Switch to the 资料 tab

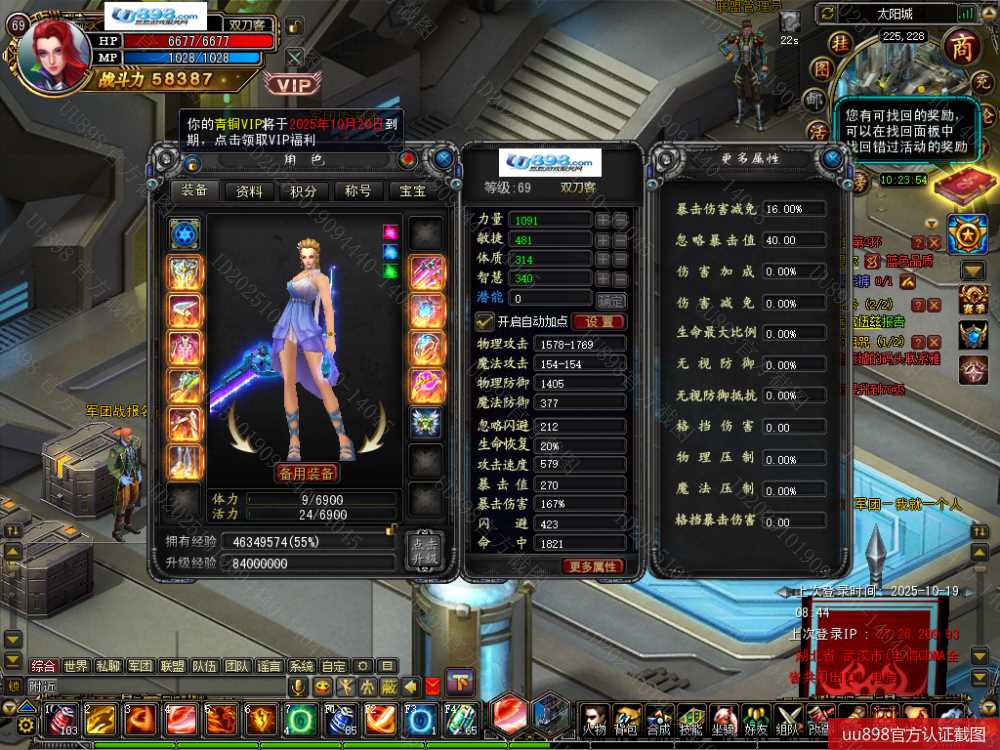249,191
